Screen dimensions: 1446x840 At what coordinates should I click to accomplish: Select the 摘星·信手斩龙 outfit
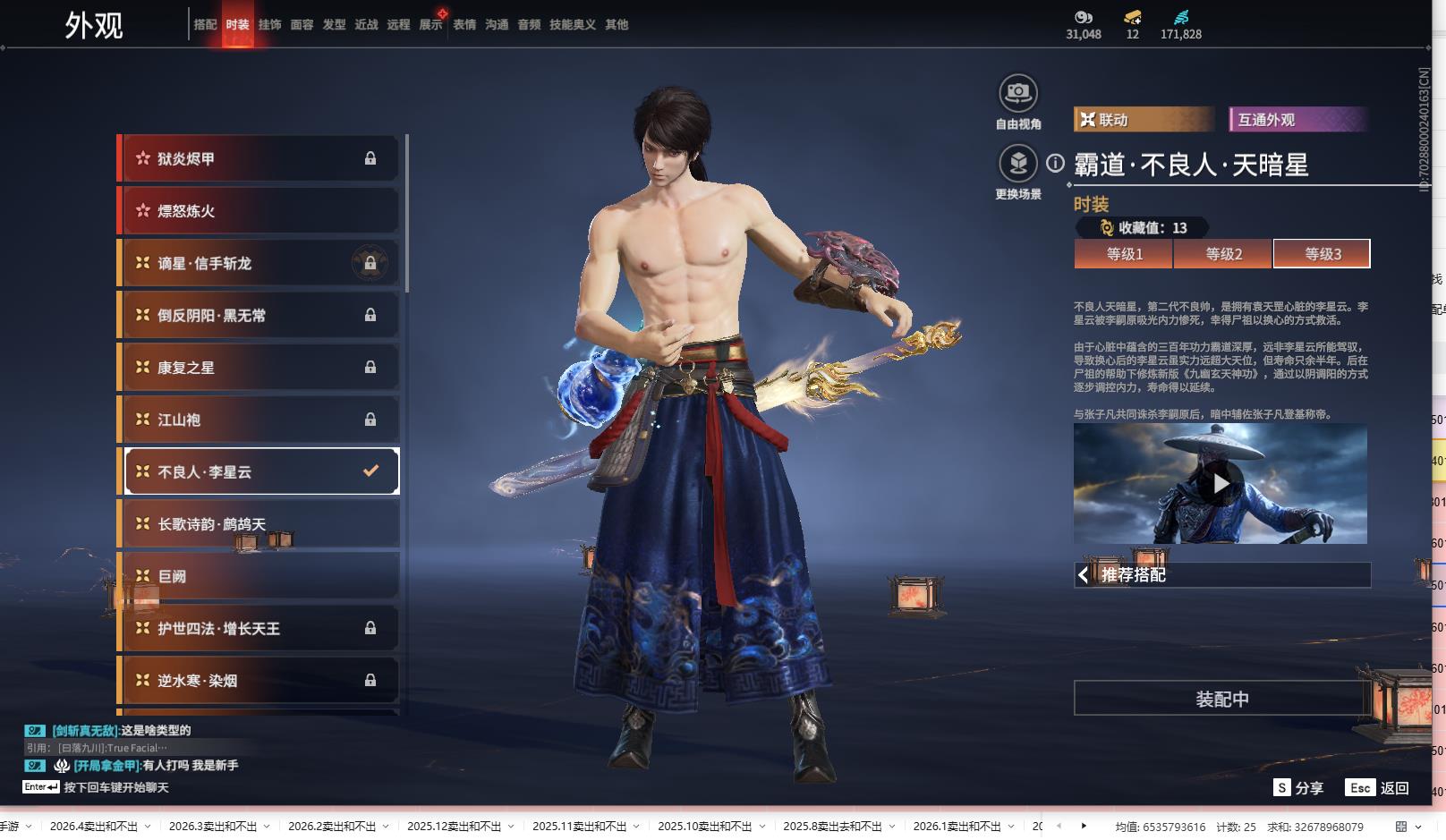pos(259,264)
